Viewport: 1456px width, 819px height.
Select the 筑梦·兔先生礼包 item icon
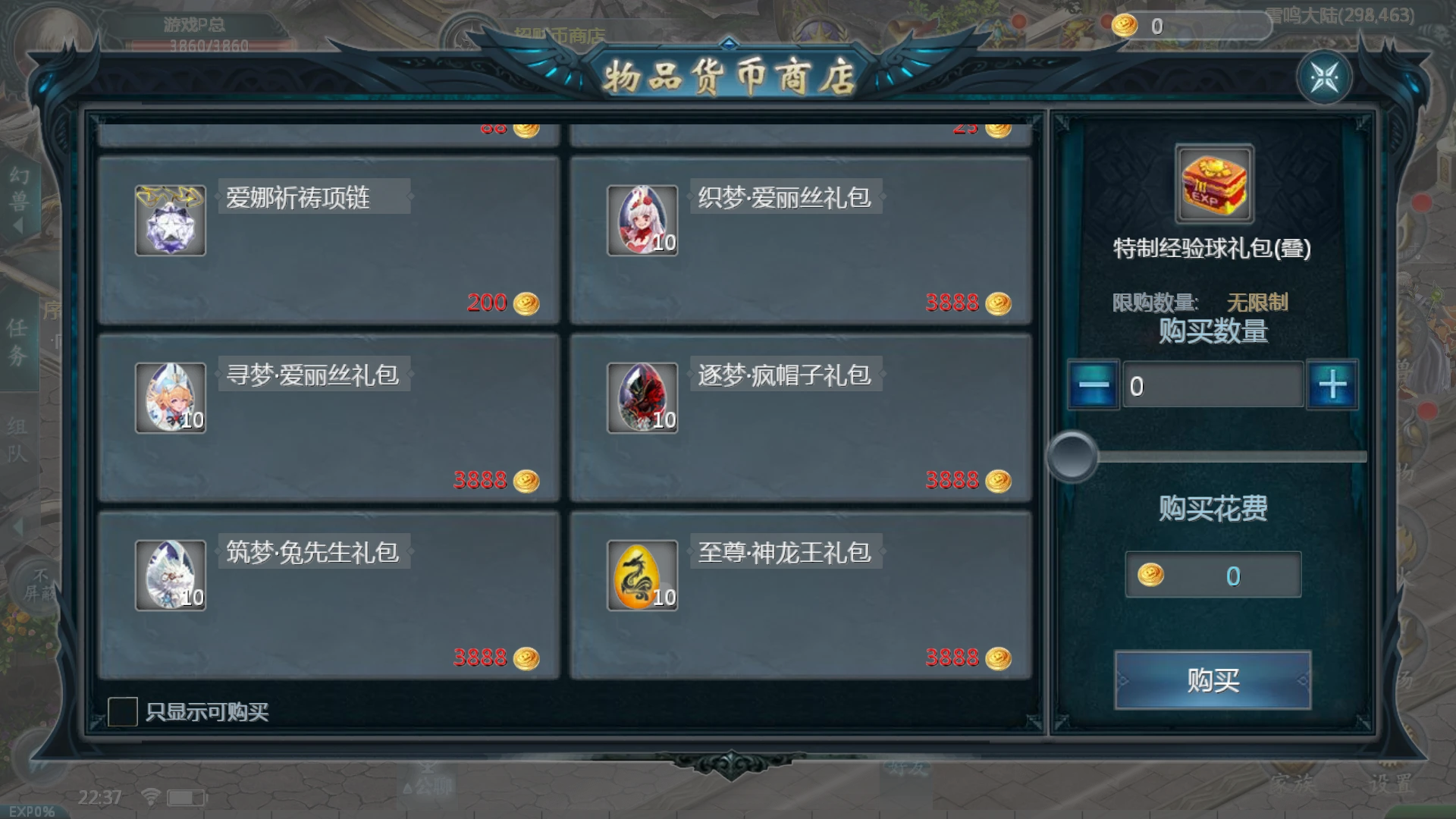pos(170,576)
